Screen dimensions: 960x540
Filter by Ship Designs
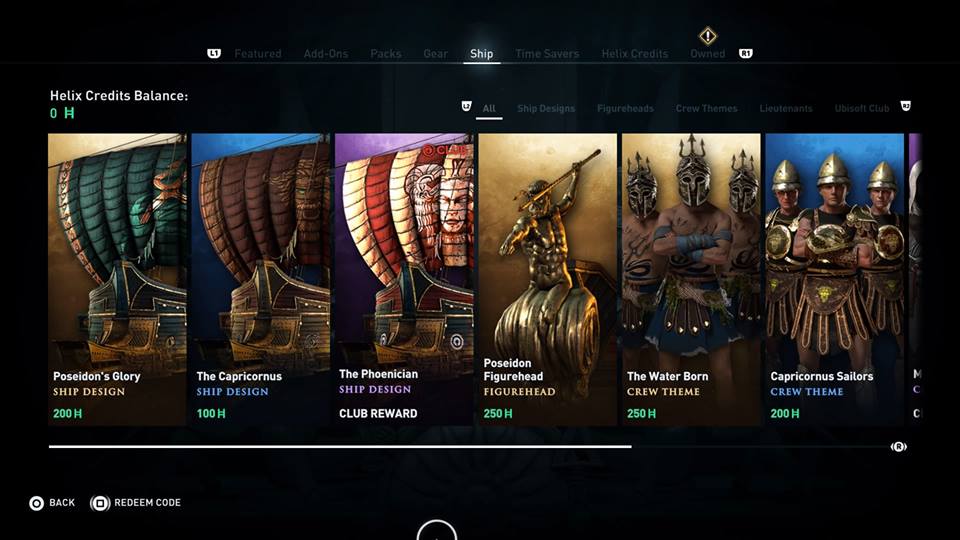click(546, 108)
